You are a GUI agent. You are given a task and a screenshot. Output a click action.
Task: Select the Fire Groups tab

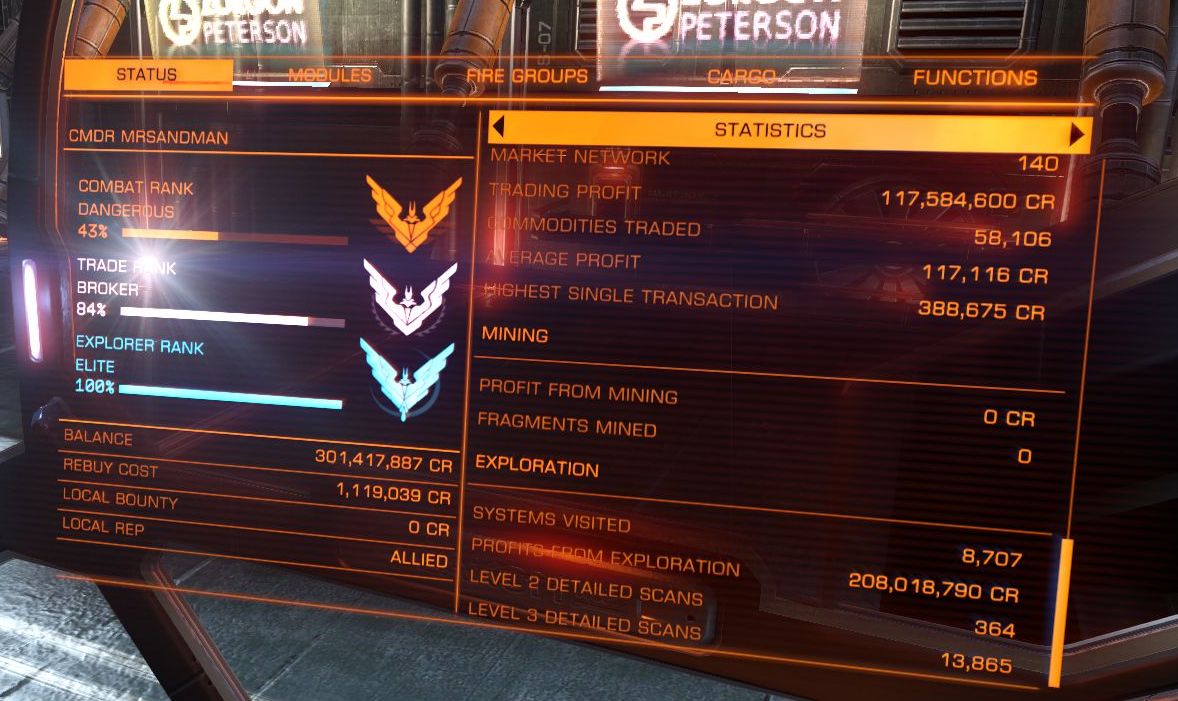[x=527, y=77]
